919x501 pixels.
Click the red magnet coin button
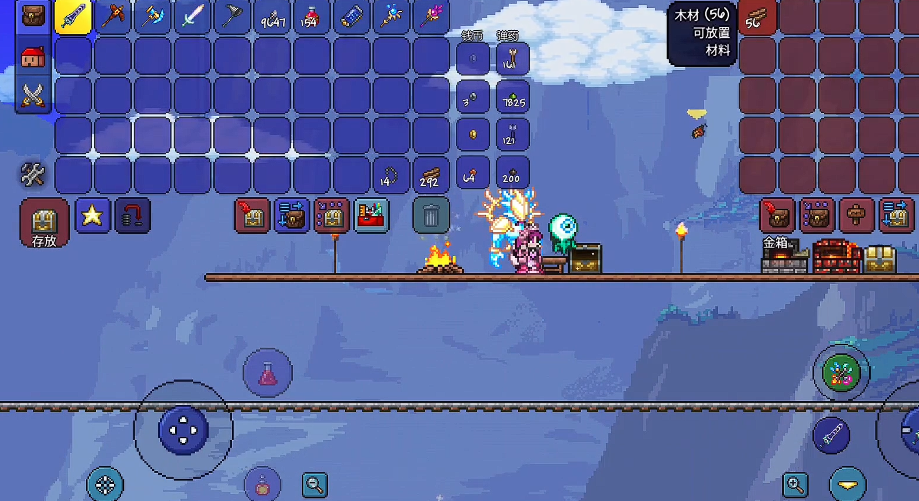pyautogui.click(x=132, y=215)
